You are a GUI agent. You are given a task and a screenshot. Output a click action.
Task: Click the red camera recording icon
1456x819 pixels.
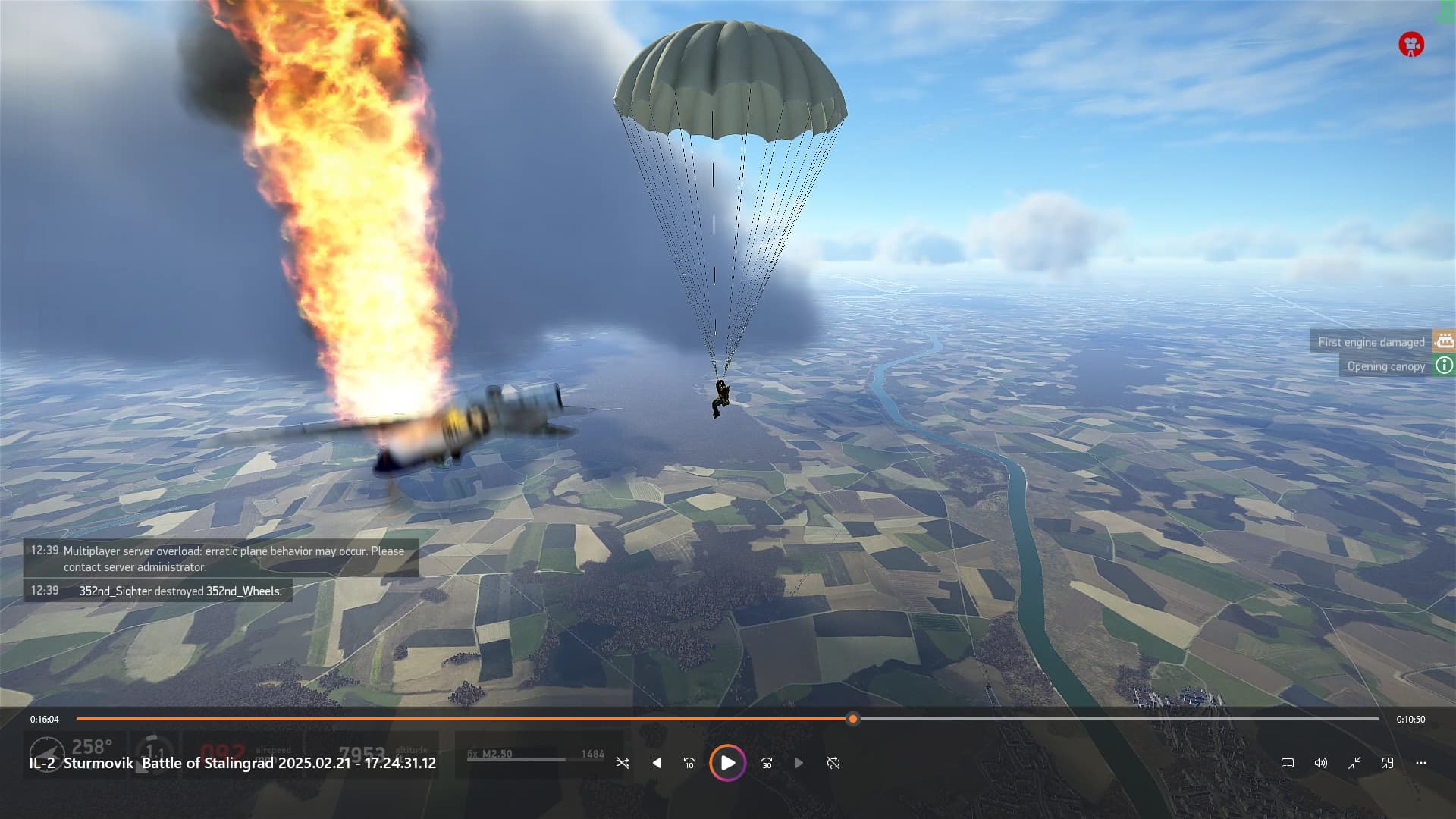click(1410, 44)
